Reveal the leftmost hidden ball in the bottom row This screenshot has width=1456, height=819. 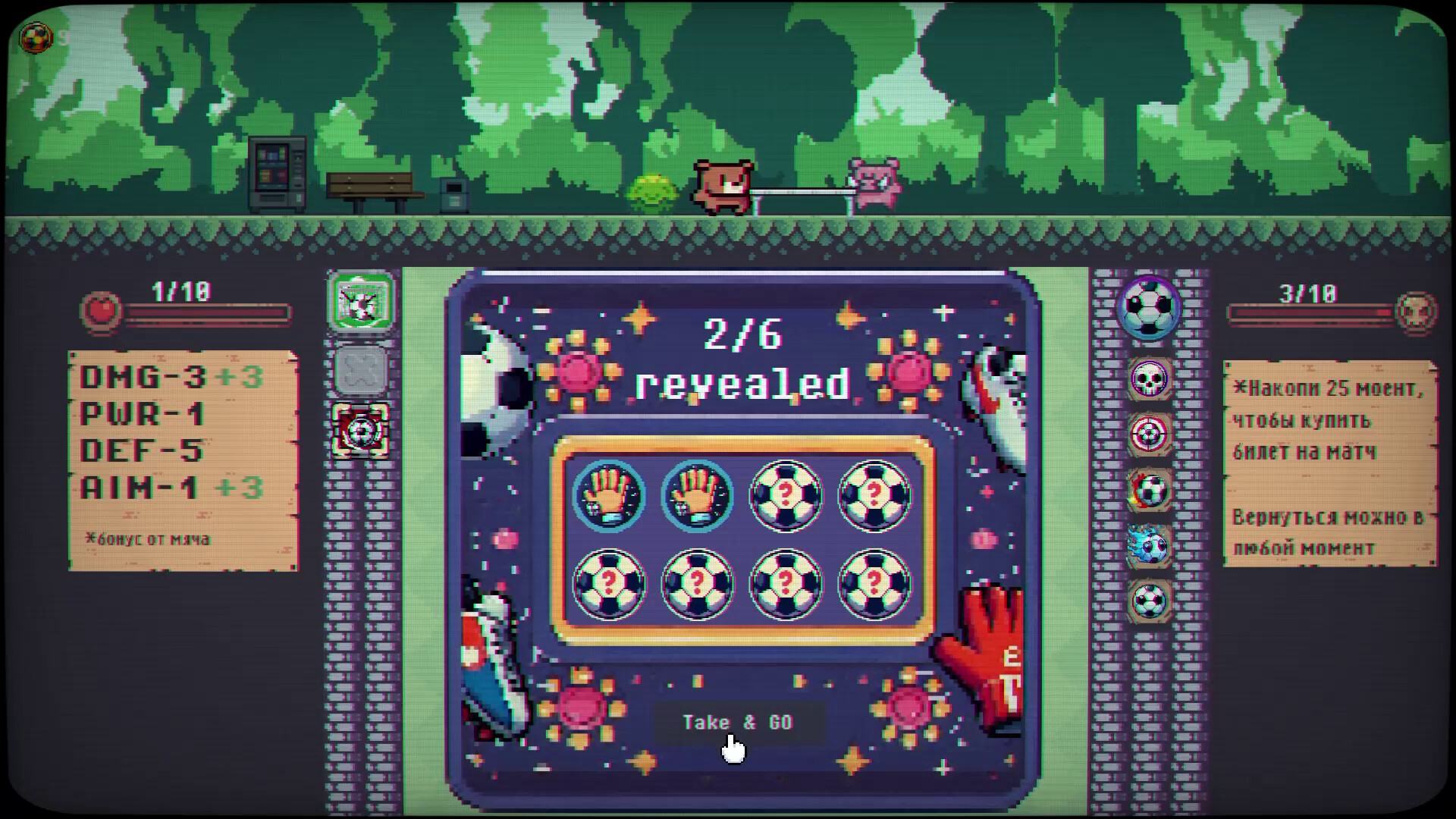point(610,582)
